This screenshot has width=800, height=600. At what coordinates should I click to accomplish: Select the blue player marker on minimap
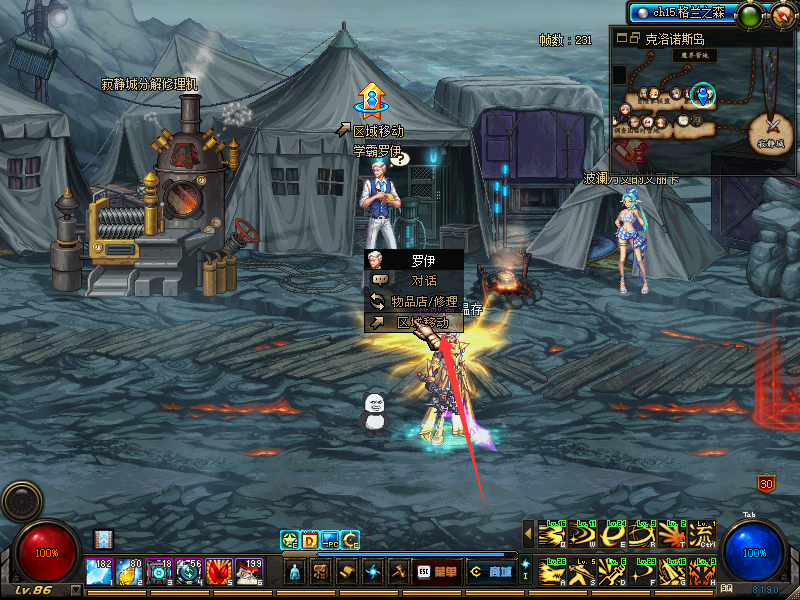704,96
